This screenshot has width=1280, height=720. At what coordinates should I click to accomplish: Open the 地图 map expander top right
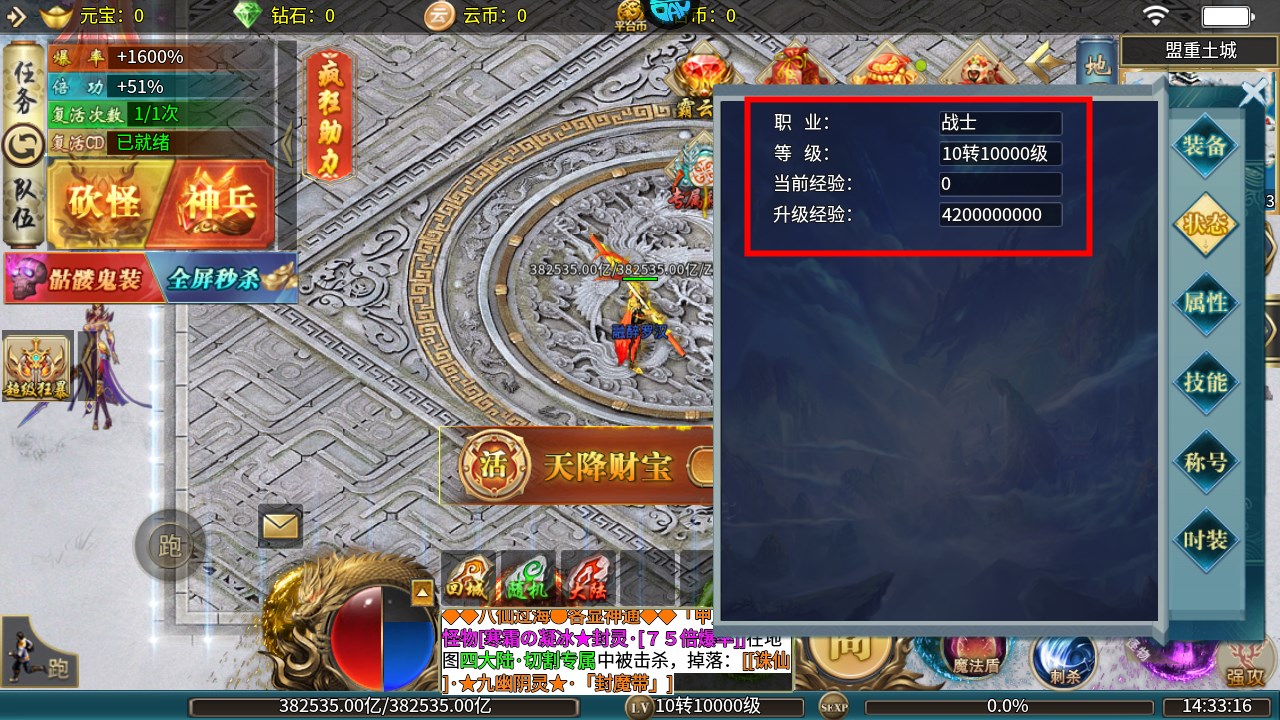pyautogui.click(x=1096, y=65)
